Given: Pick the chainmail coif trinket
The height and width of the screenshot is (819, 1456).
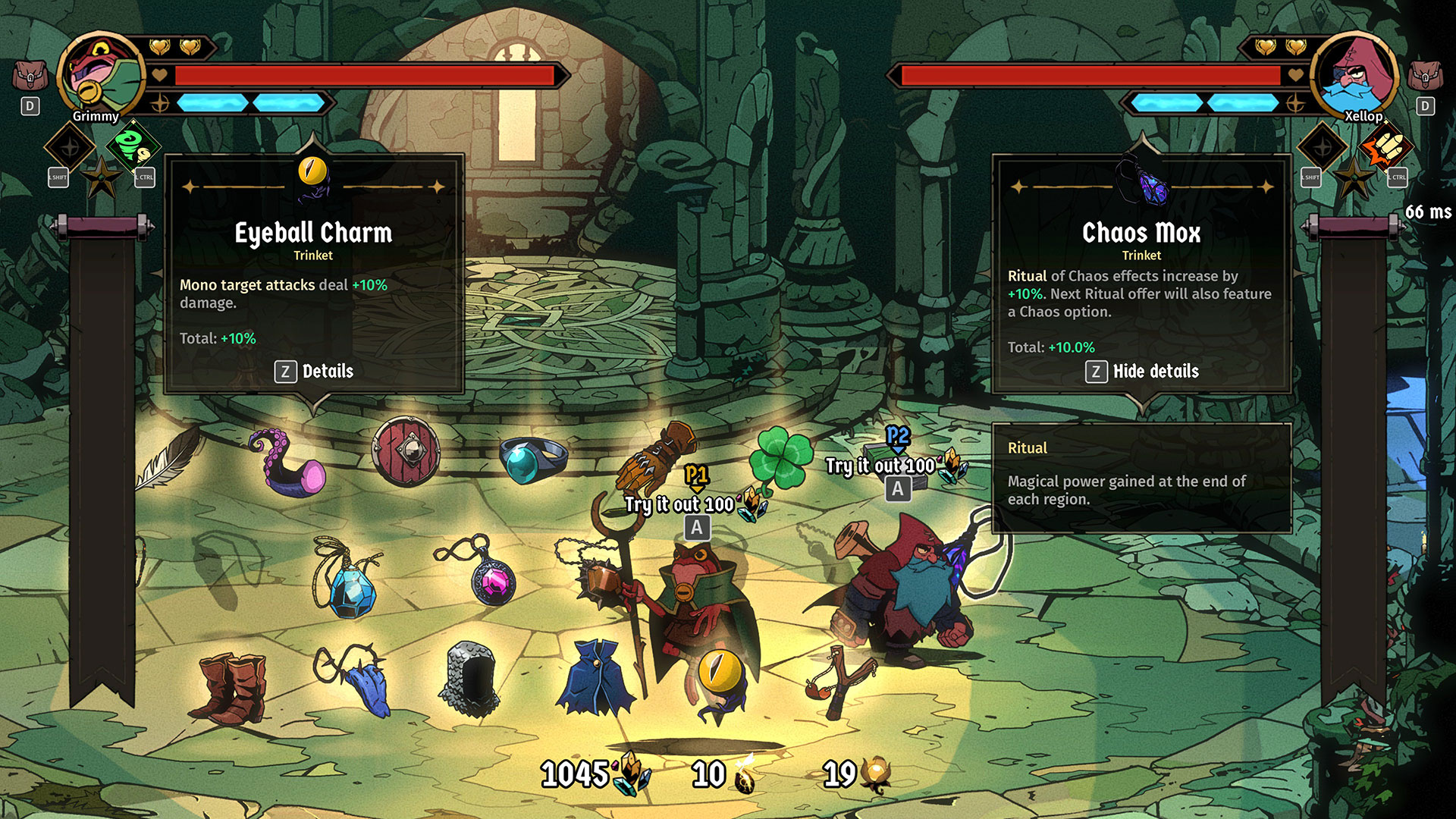Looking at the screenshot, I should pyautogui.click(x=470, y=679).
